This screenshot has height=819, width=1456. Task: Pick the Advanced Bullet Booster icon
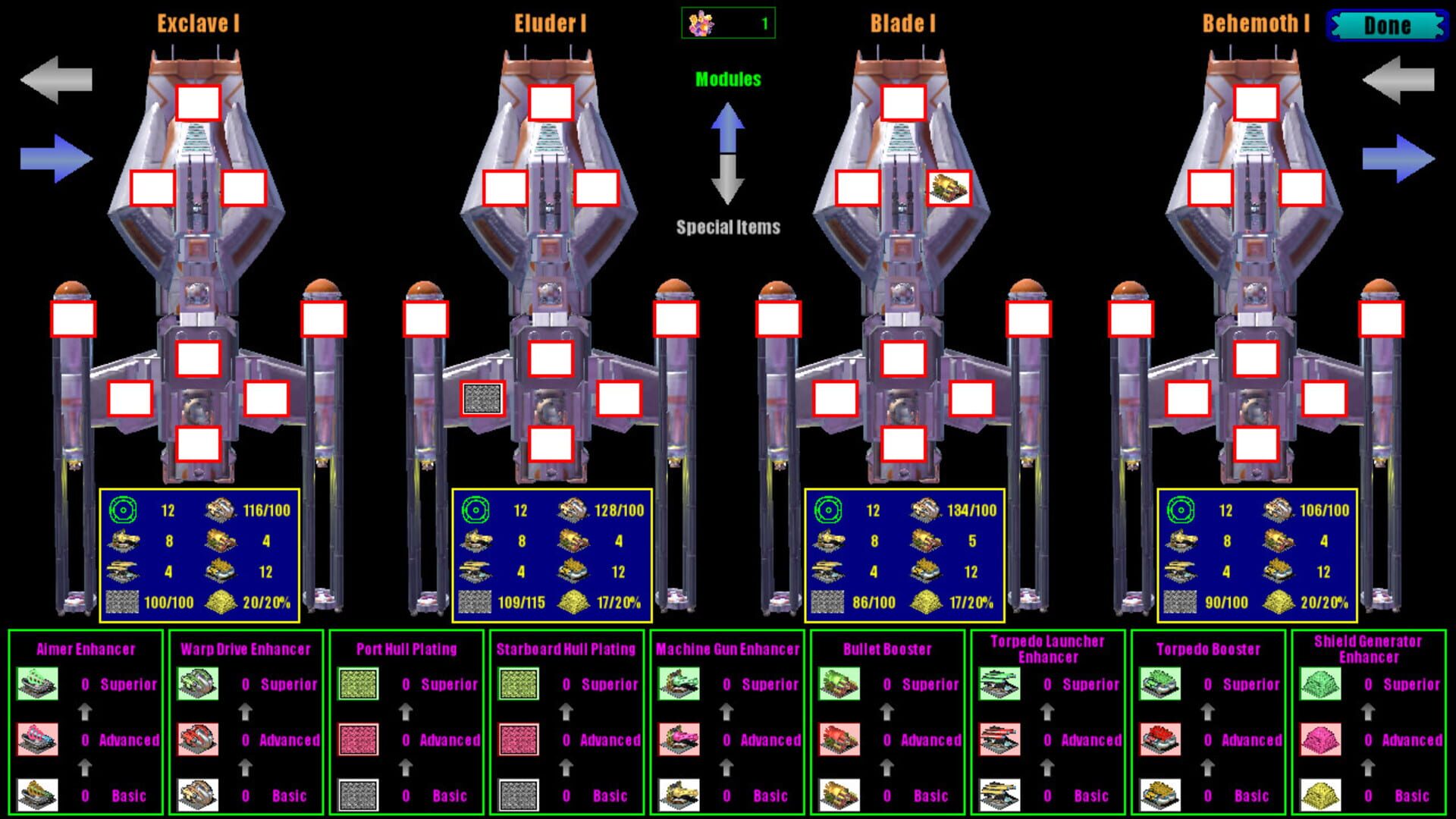click(x=840, y=739)
